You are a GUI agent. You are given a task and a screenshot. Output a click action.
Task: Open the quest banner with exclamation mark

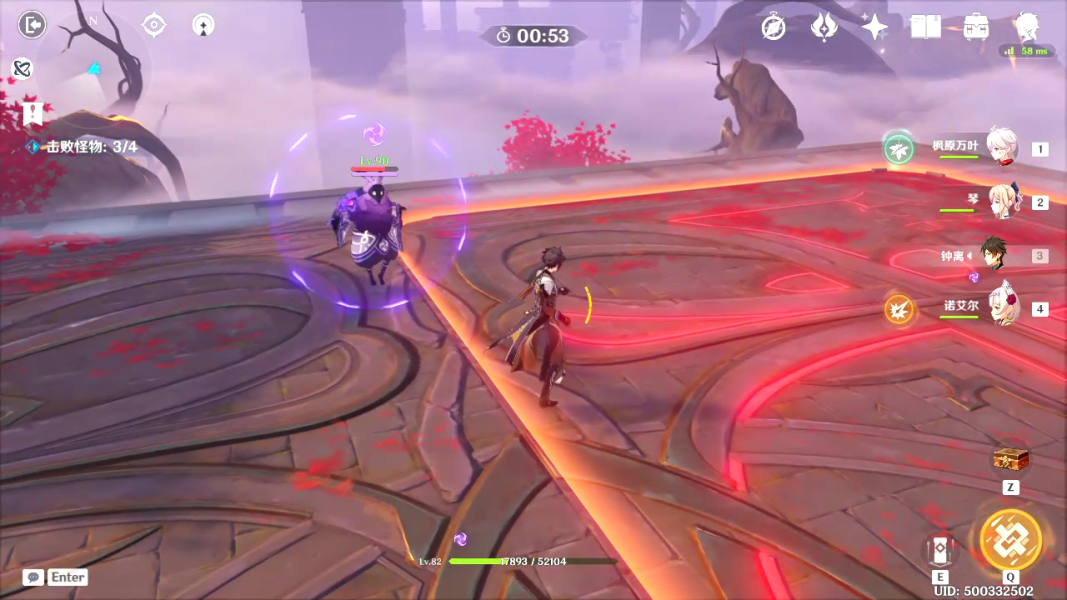[x=33, y=112]
